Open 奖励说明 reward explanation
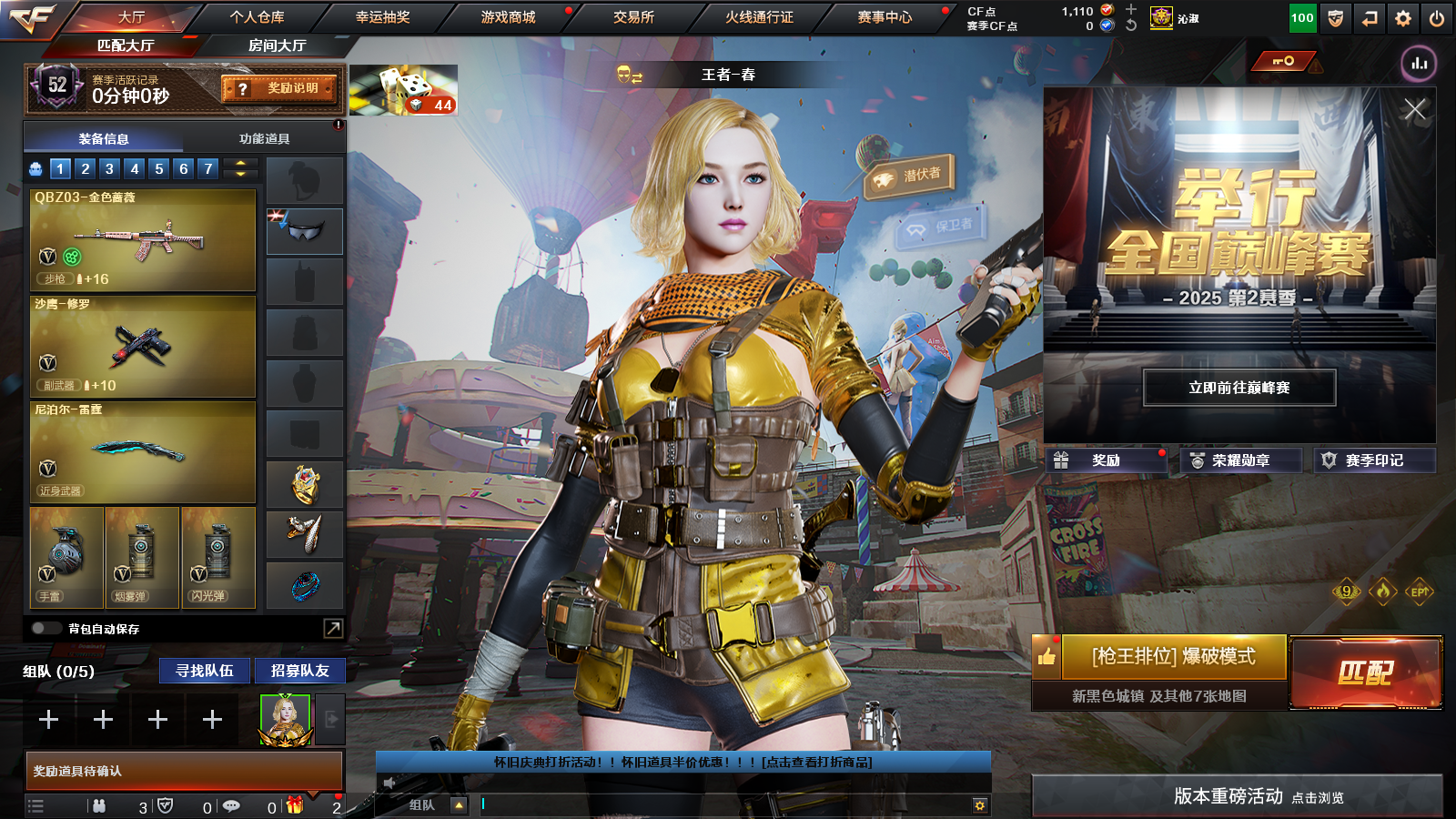 [x=280, y=88]
